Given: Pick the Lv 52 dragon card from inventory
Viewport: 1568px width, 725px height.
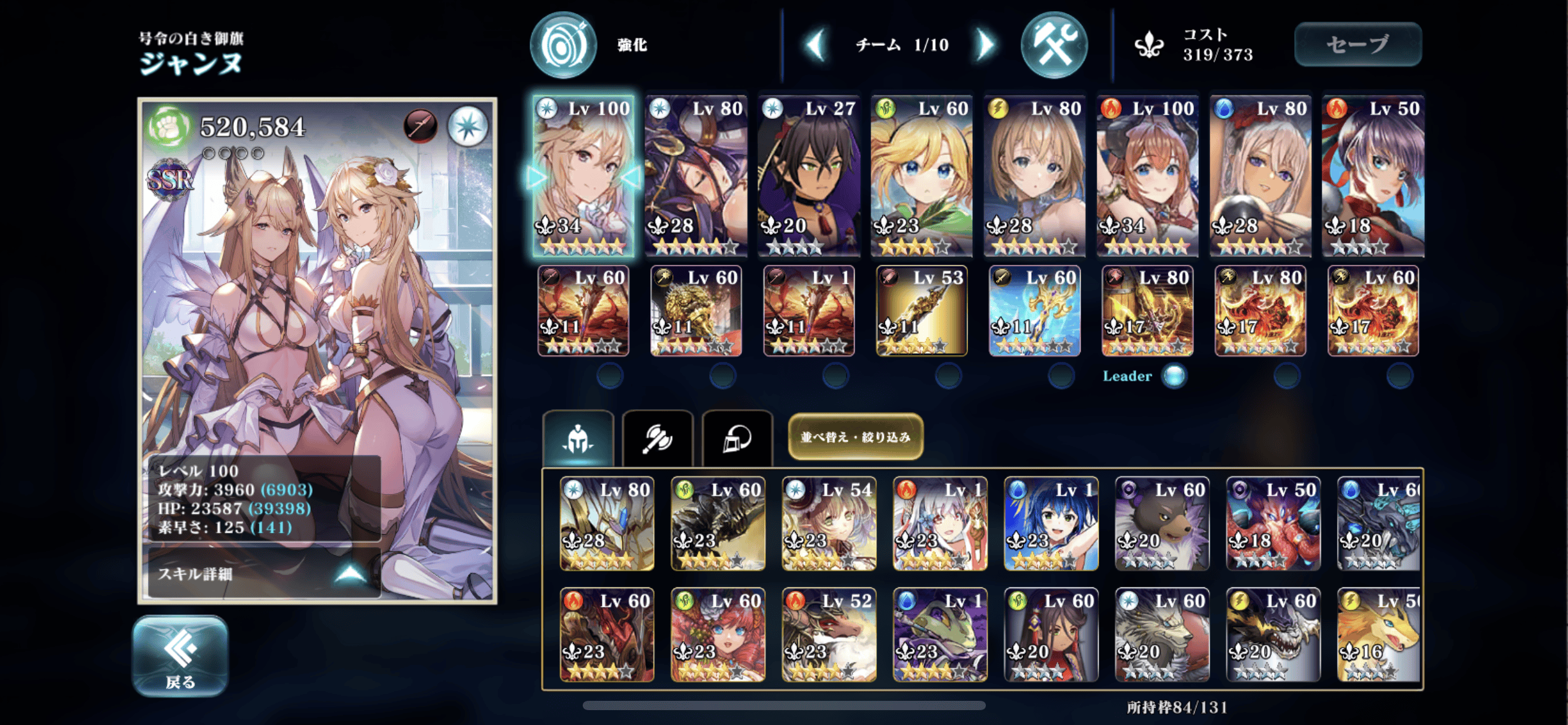Looking at the screenshot, I should tap(829, 635).
